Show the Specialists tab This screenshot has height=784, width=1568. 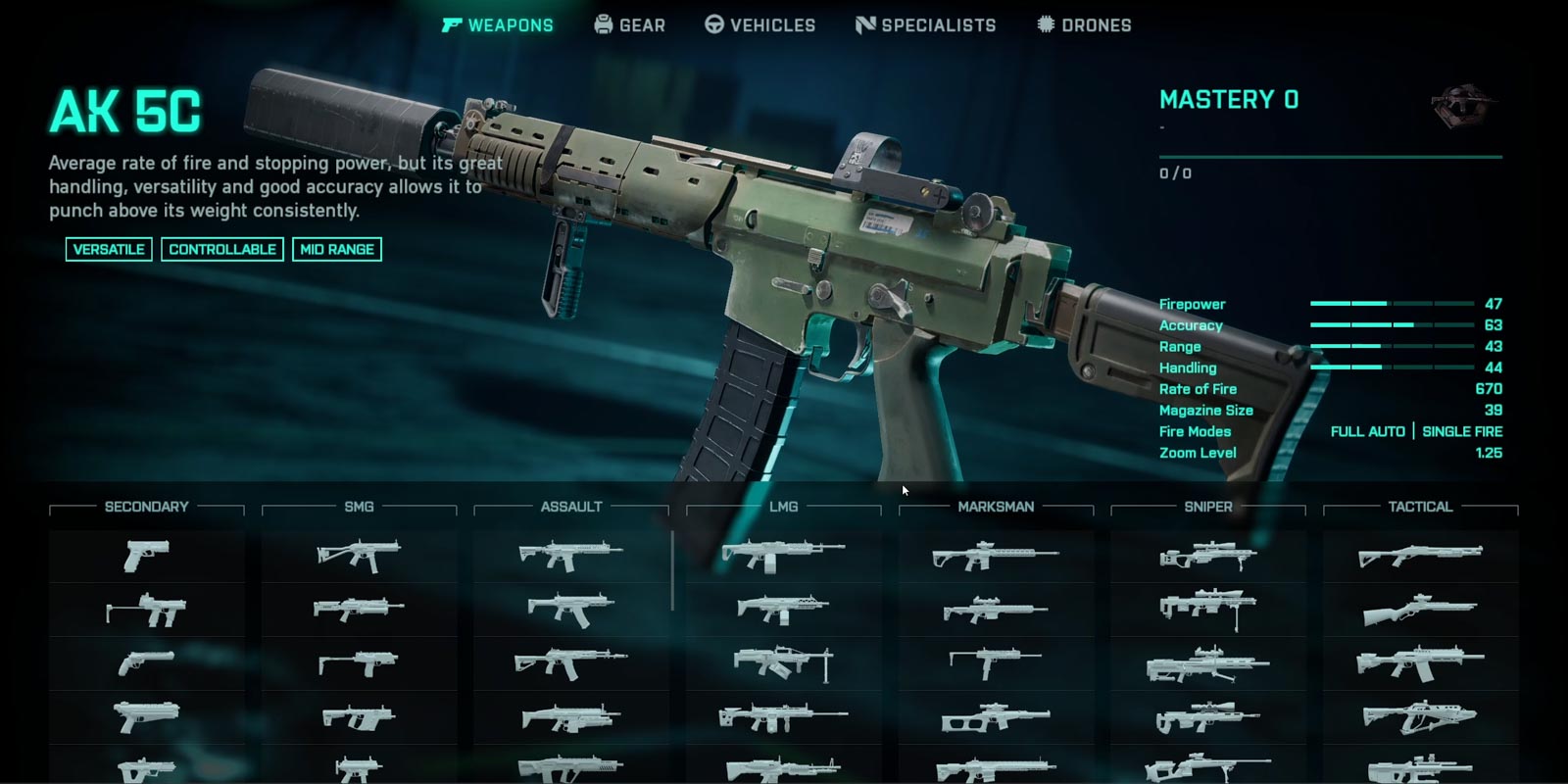click(926, 25)
